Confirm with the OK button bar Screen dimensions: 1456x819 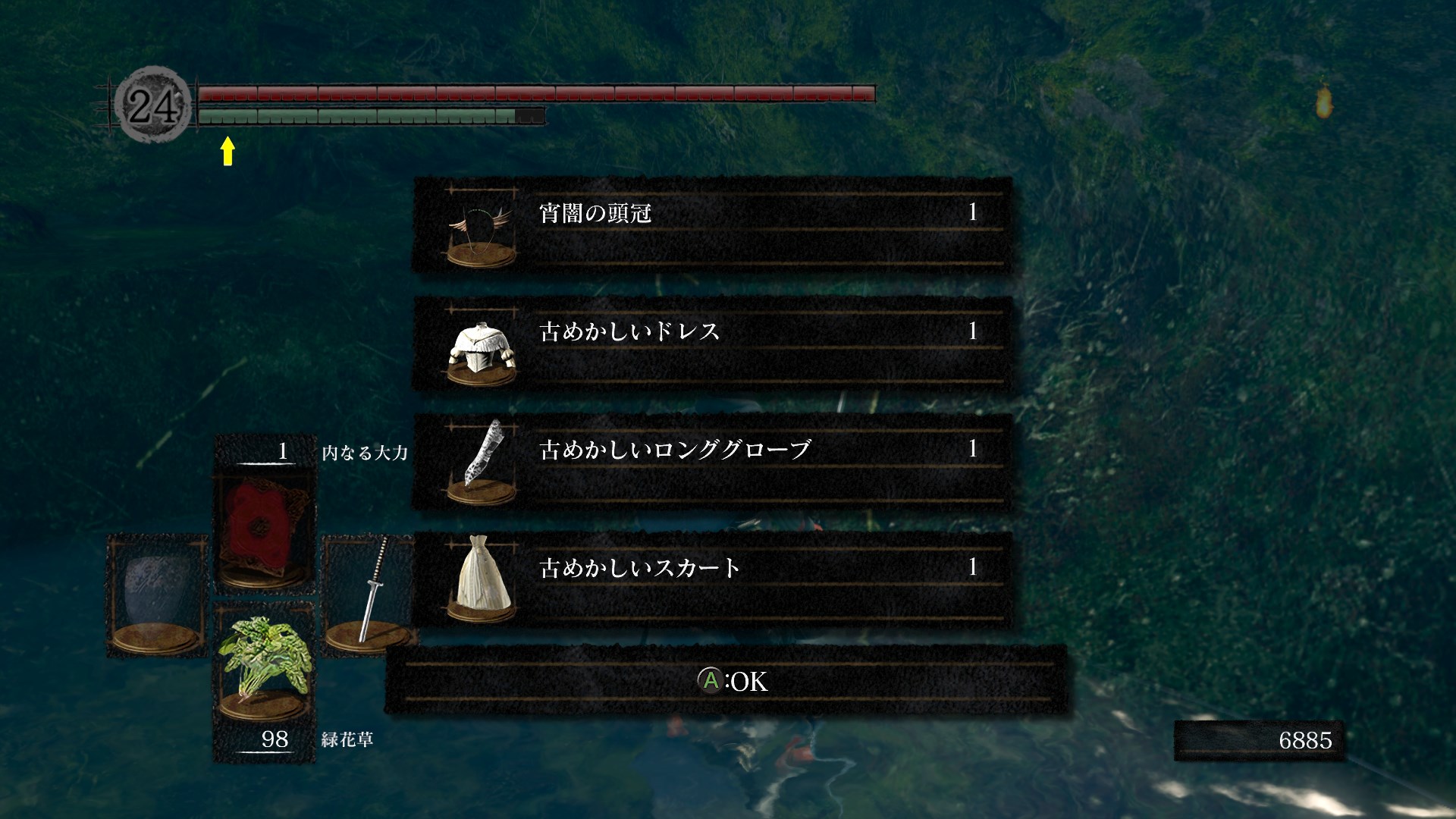pyautogui.click(x=726, y=680)
